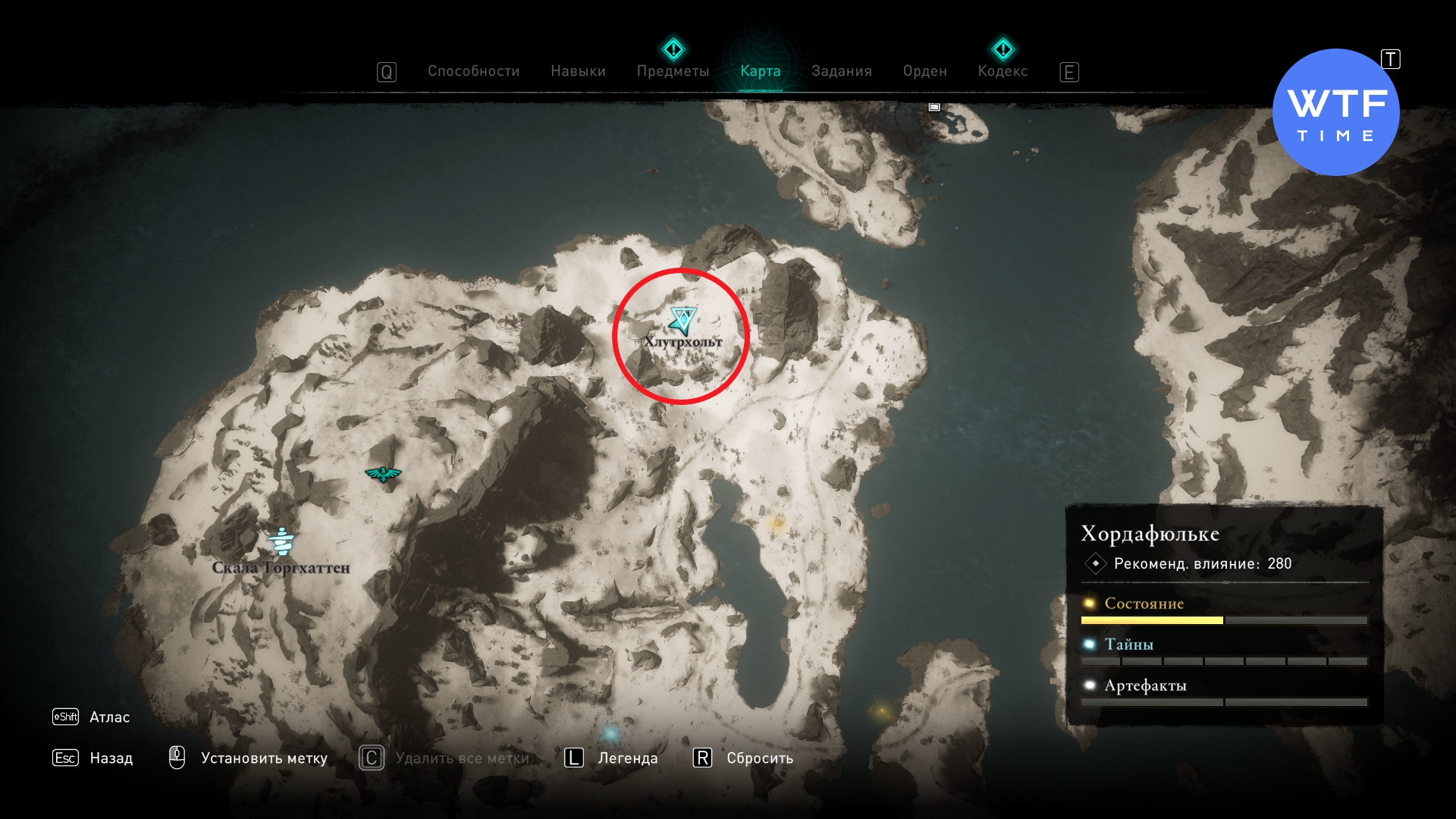Open the Карта tab
Viewport: 1456px width, 819px height.
tap(760, 71)
